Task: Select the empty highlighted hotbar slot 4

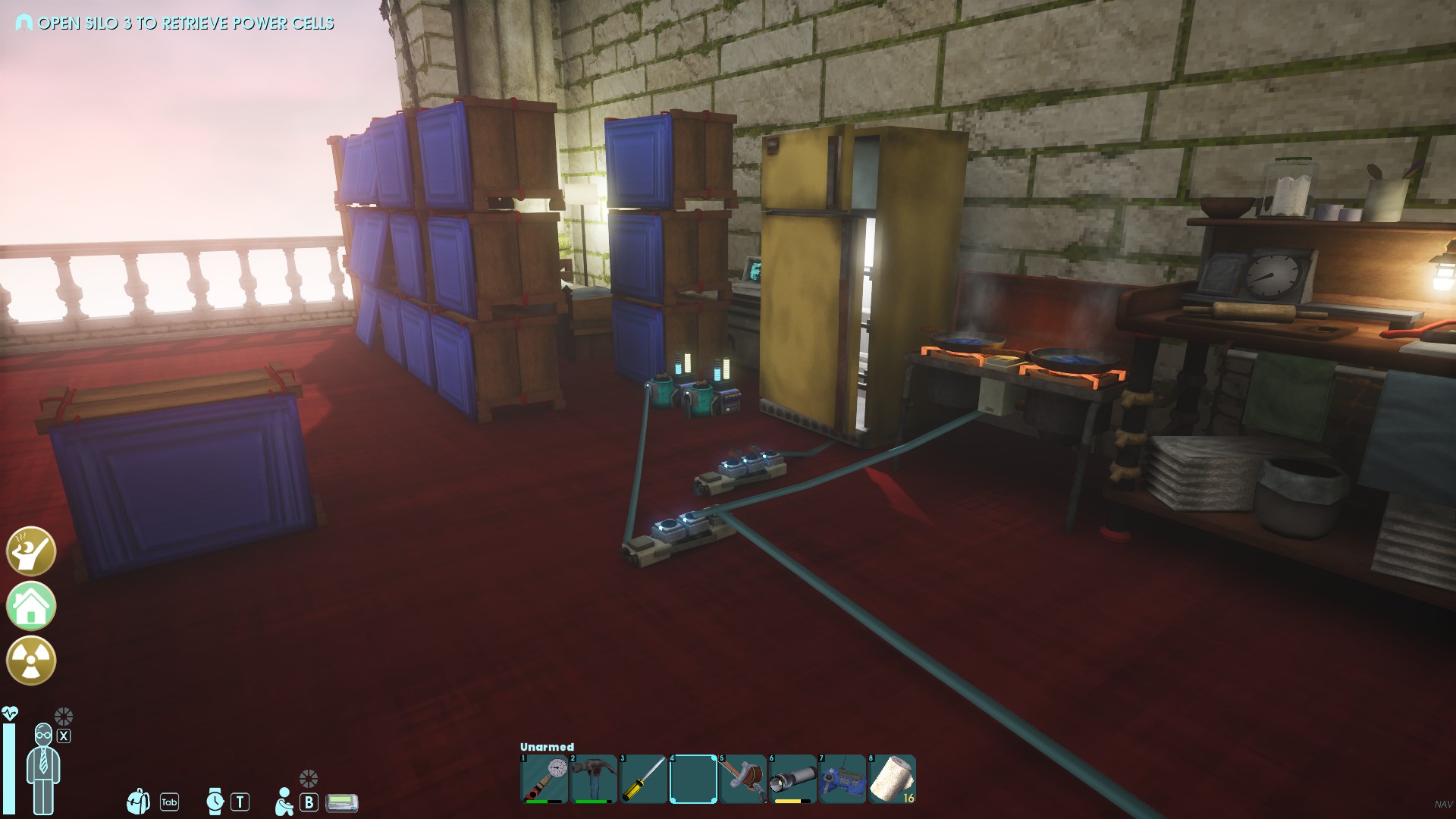Action: pos(692,778)
